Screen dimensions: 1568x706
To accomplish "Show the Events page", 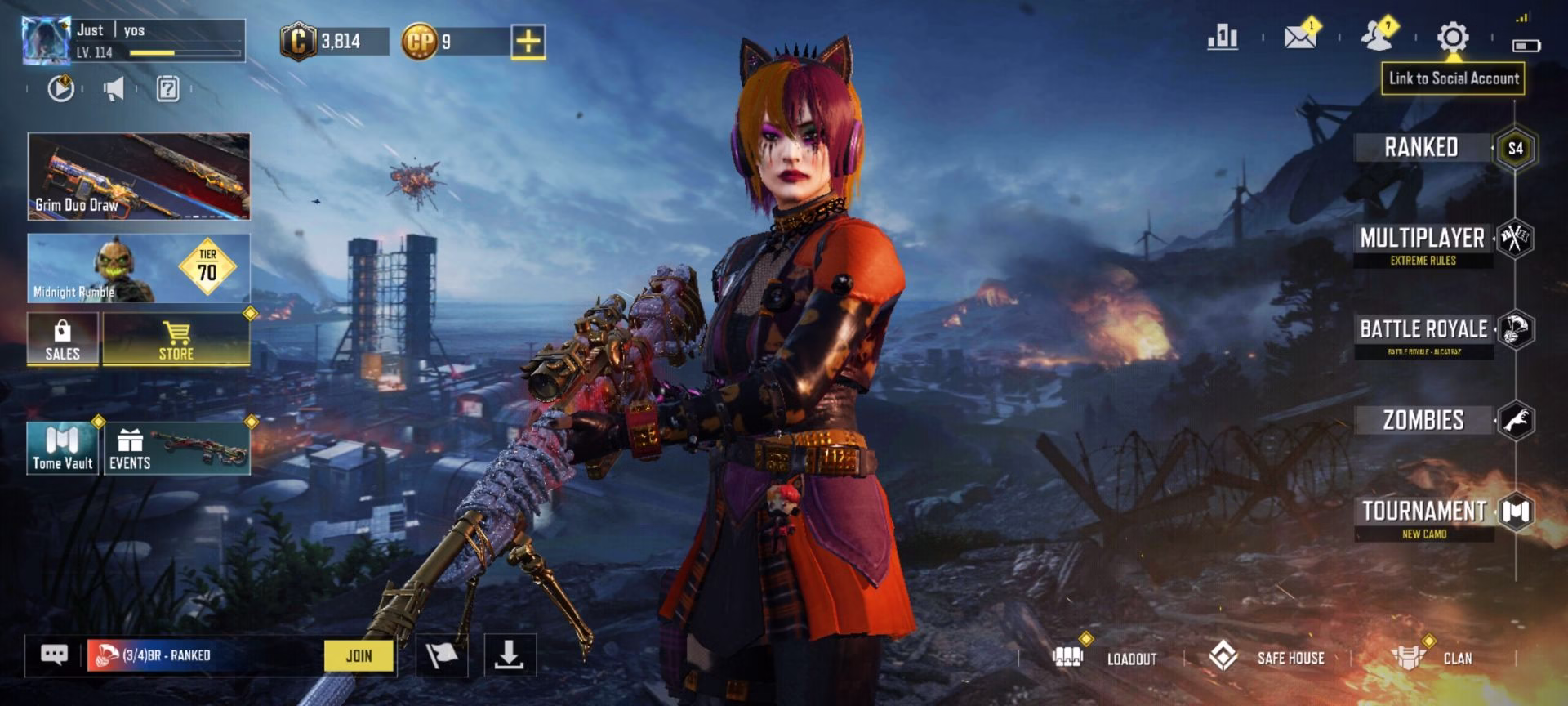I will pos(177,448).
